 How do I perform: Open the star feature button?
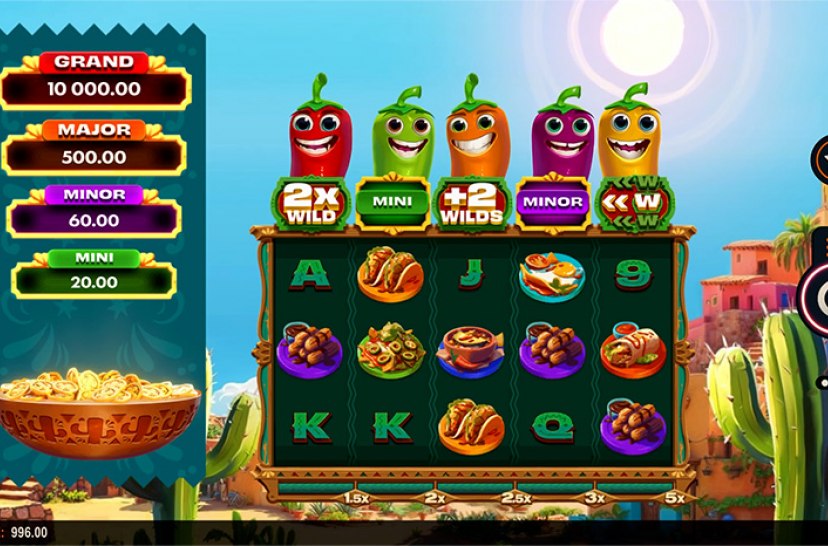point(821,160)
